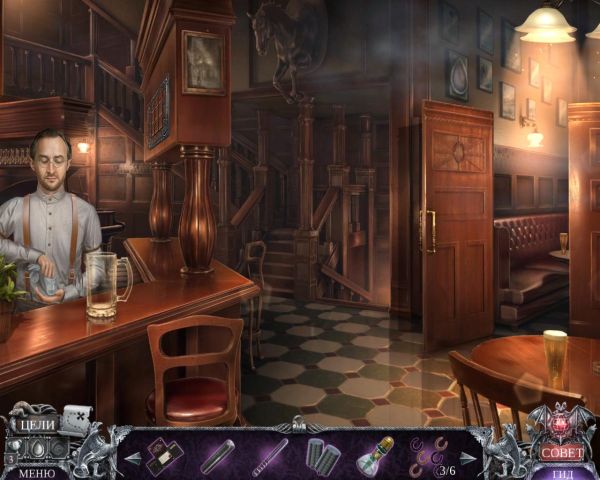The height and width of the screenshot is (480, 600).
Task: Use the СОВЕТ hint button
Action: [x=561, y=451]
